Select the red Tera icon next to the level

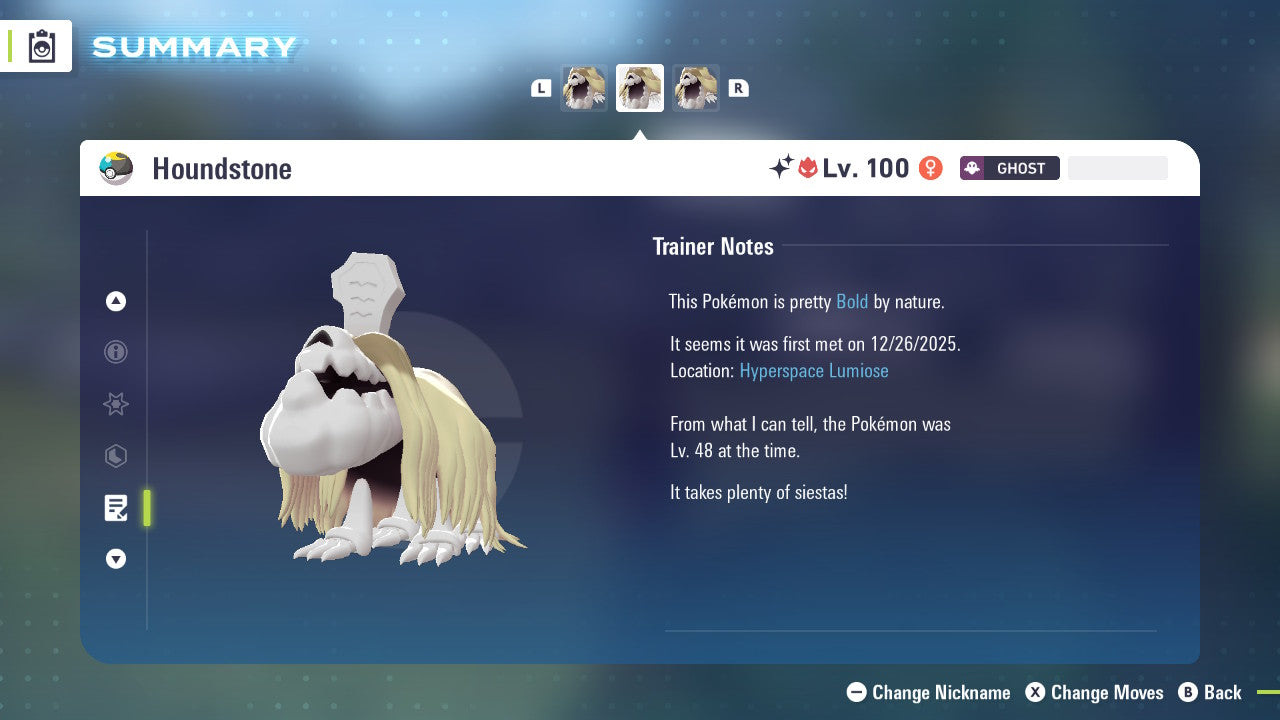(x=809, y=168)
